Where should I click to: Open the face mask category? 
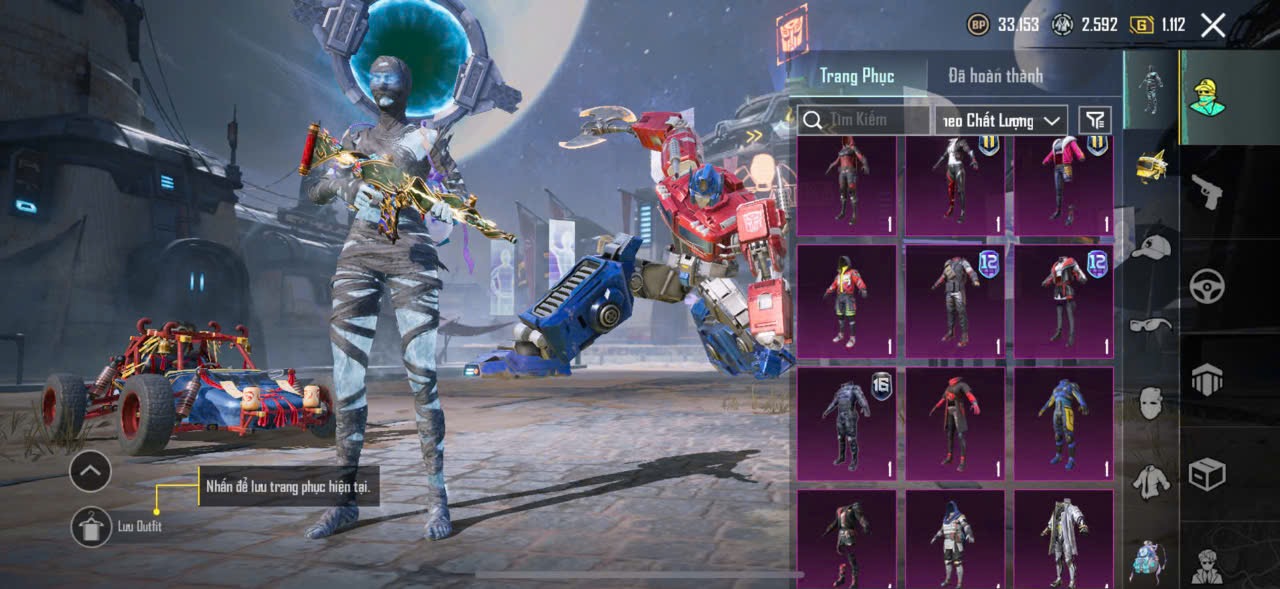[x=1152, y=403]
